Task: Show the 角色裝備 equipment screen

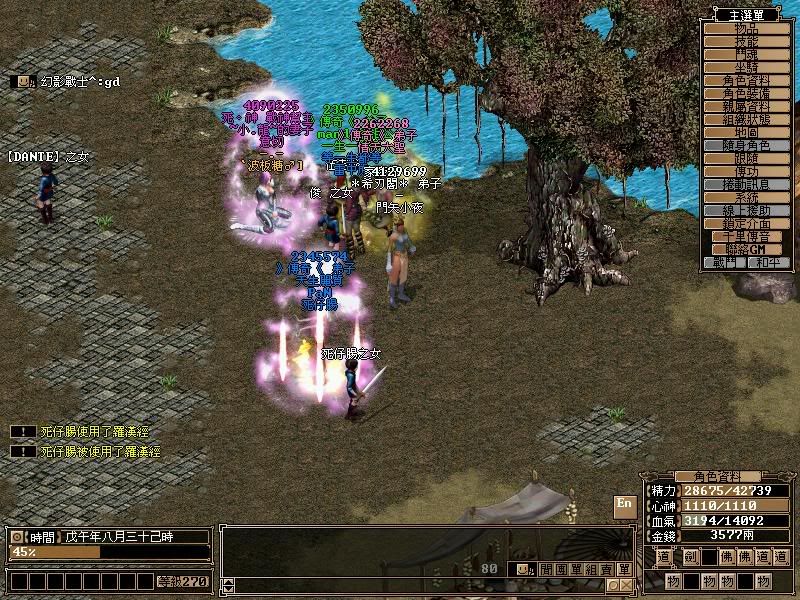Action: click(x=746, y=93)
